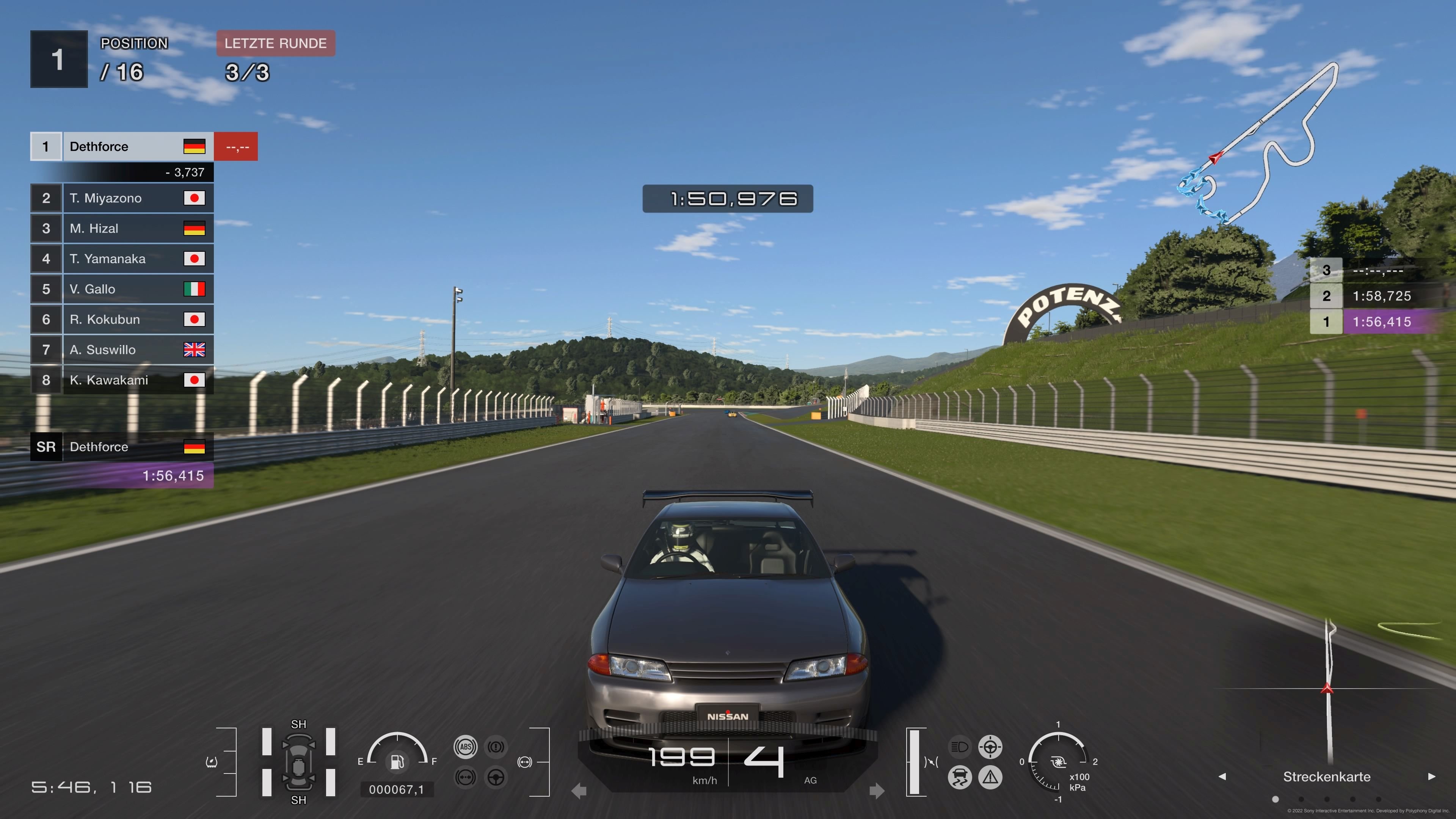The image size is (1456, 819).
Task: Open the Streckenkarte view
Action: click(1327, 776)
